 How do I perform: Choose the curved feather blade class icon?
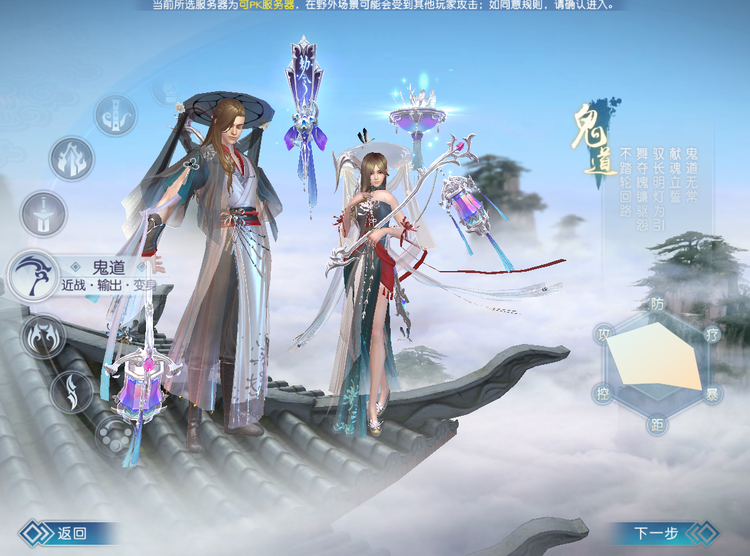tap(71, 391)
